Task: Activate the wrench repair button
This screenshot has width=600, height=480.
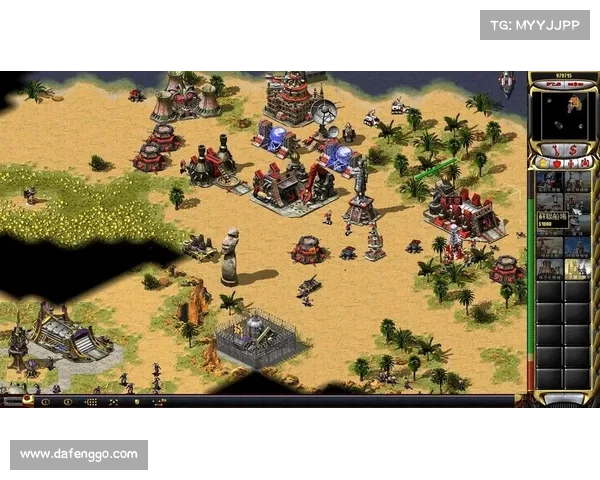Action: pos(553,149)
